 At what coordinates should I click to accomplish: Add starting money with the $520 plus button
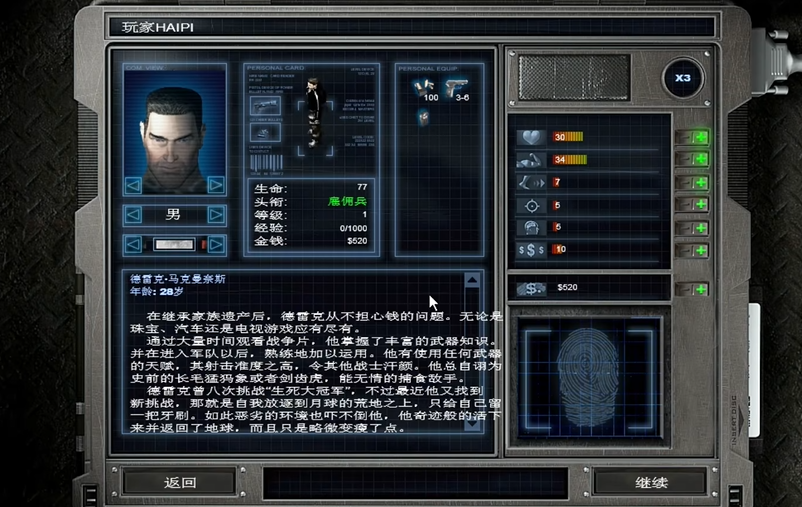(699, 289)
